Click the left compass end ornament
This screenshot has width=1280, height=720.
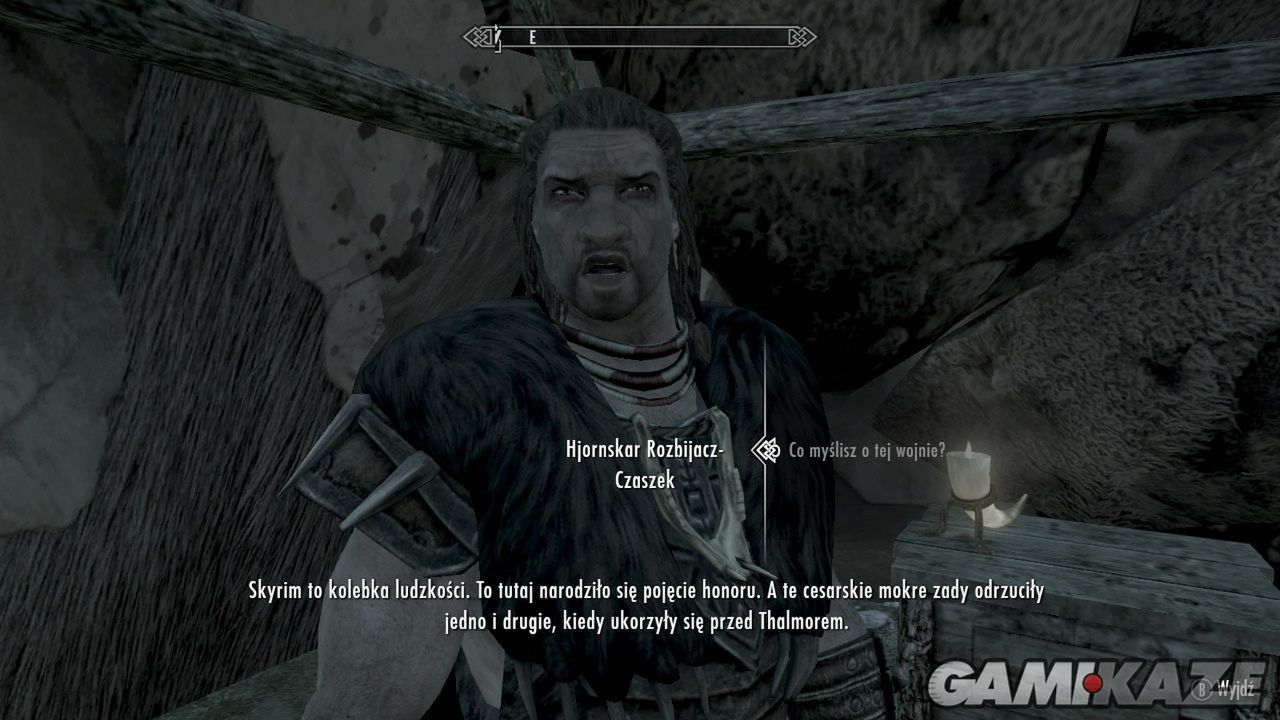(x=477, y=34)
